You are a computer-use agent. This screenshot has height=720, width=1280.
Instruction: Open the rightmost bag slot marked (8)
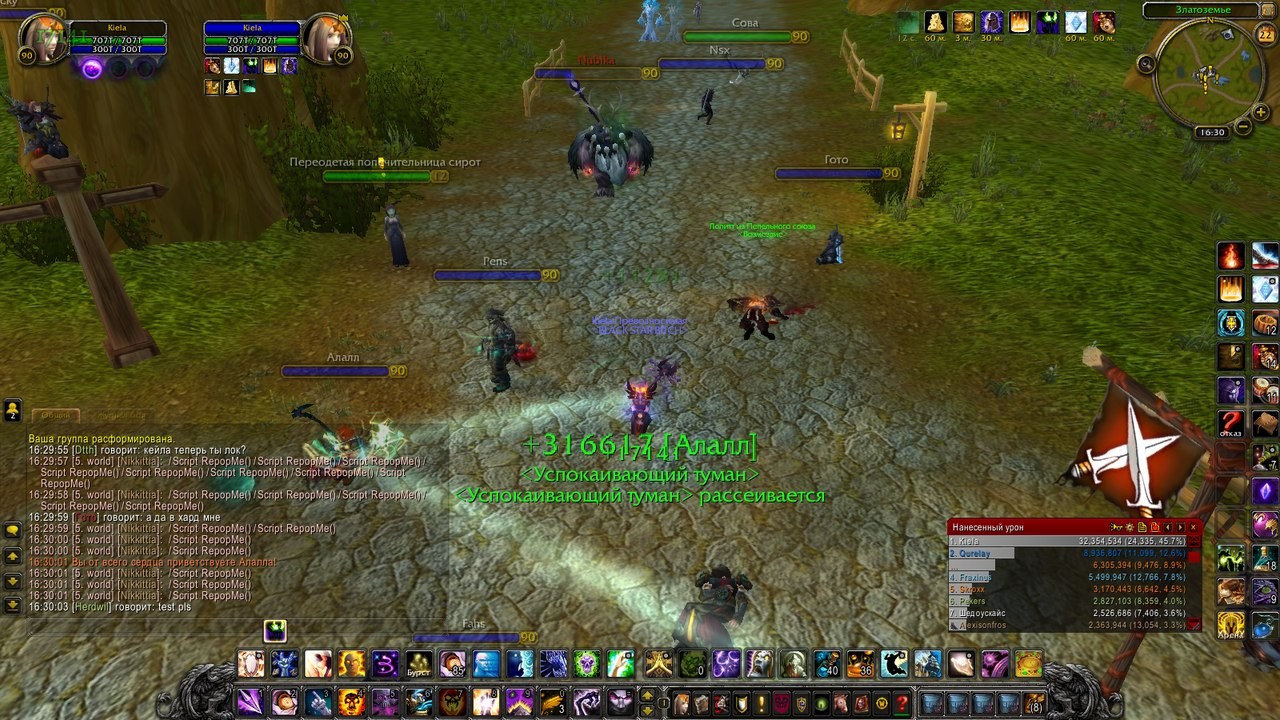tap(1037, 703)
